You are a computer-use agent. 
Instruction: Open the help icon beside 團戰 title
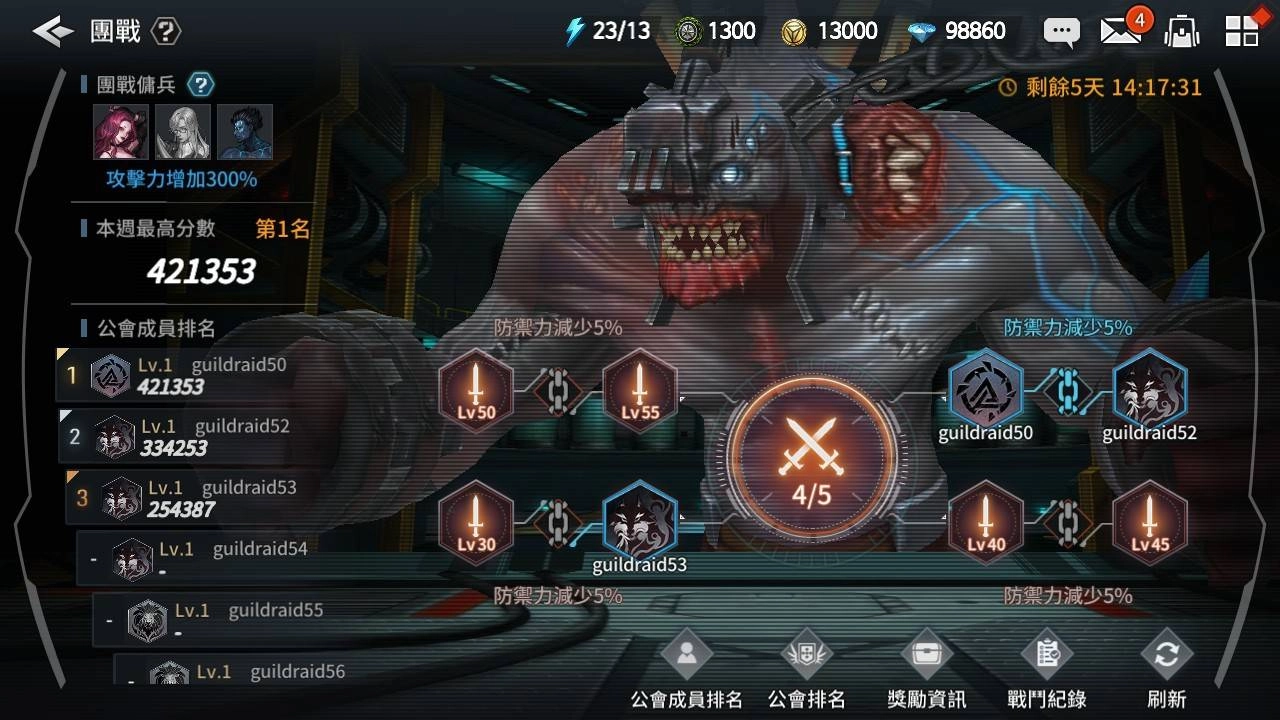(x=166, y=31)
